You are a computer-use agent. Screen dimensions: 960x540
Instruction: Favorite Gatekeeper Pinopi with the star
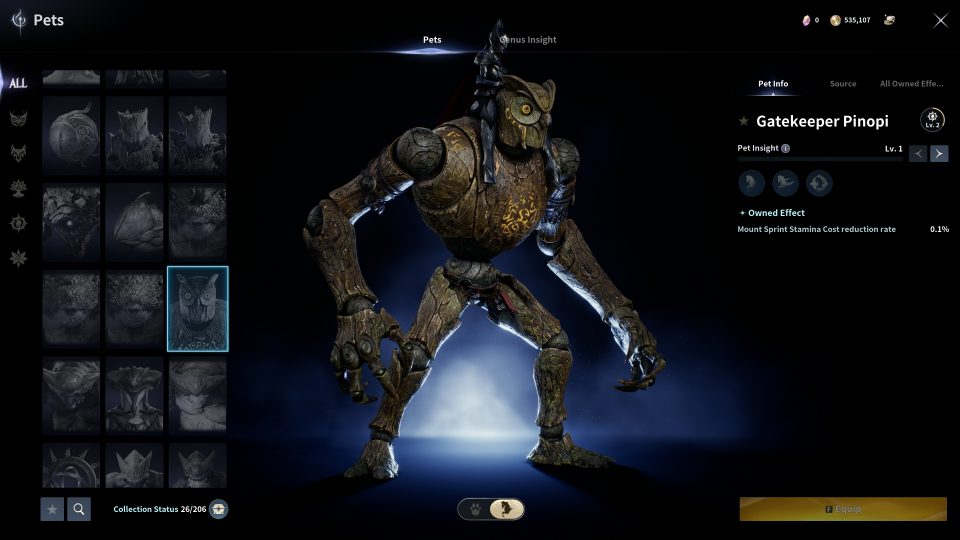tap(743, 121)
